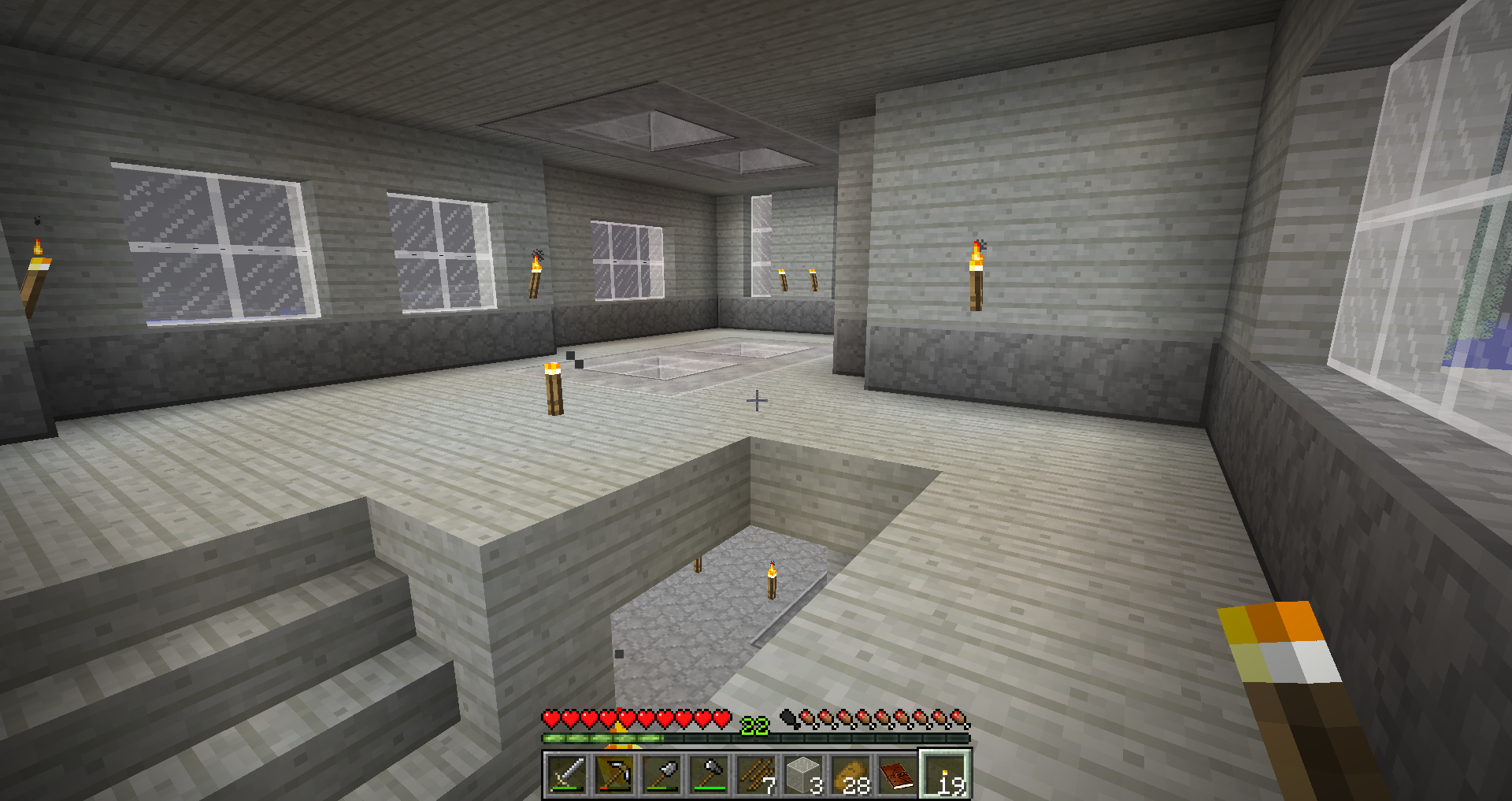Viewport: 1512px width, 801px height.
Task: Select the iron sword hotbar slot
Action: coord(567,775)
